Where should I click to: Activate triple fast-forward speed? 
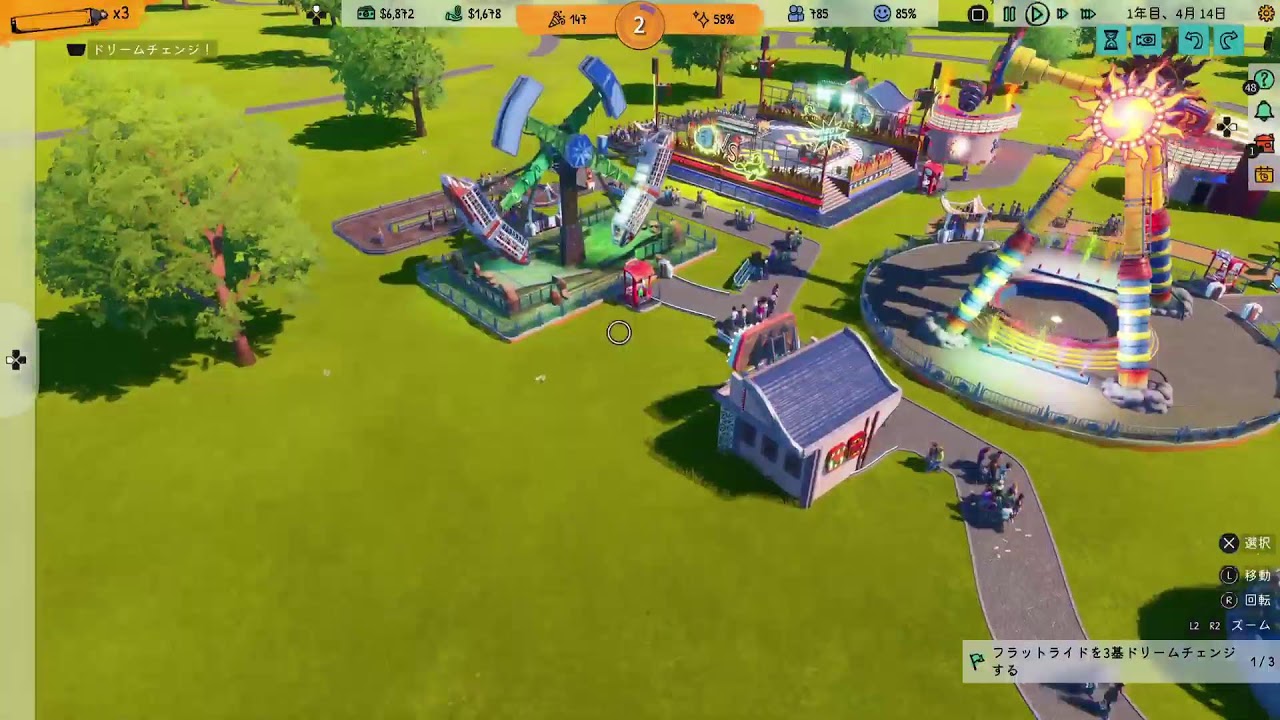[1088, 14]
